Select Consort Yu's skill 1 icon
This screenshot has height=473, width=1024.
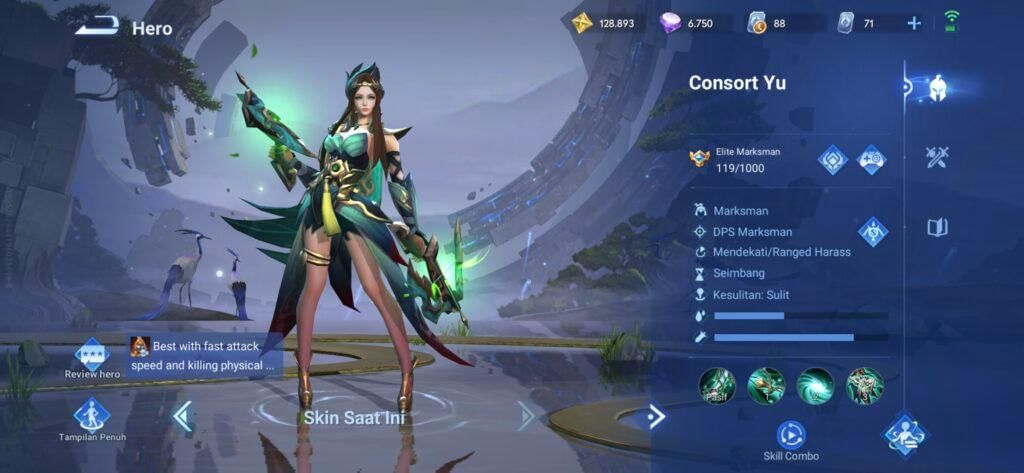tap(766, 386)
